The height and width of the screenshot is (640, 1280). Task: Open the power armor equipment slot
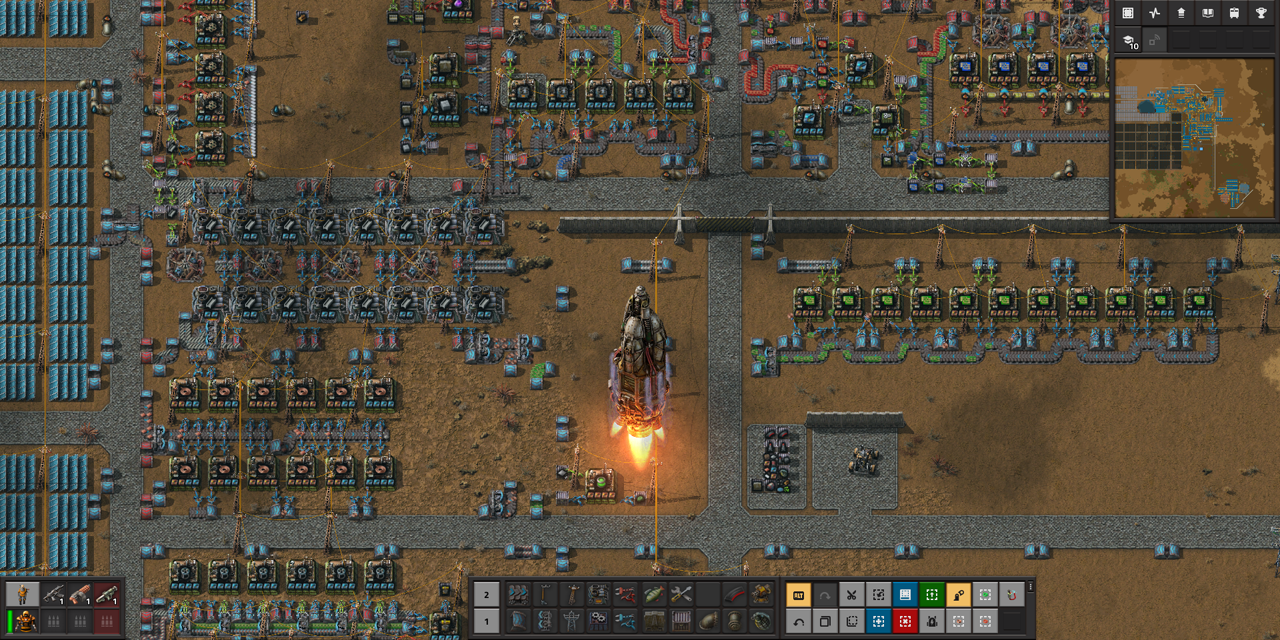[x=22, y=621]
